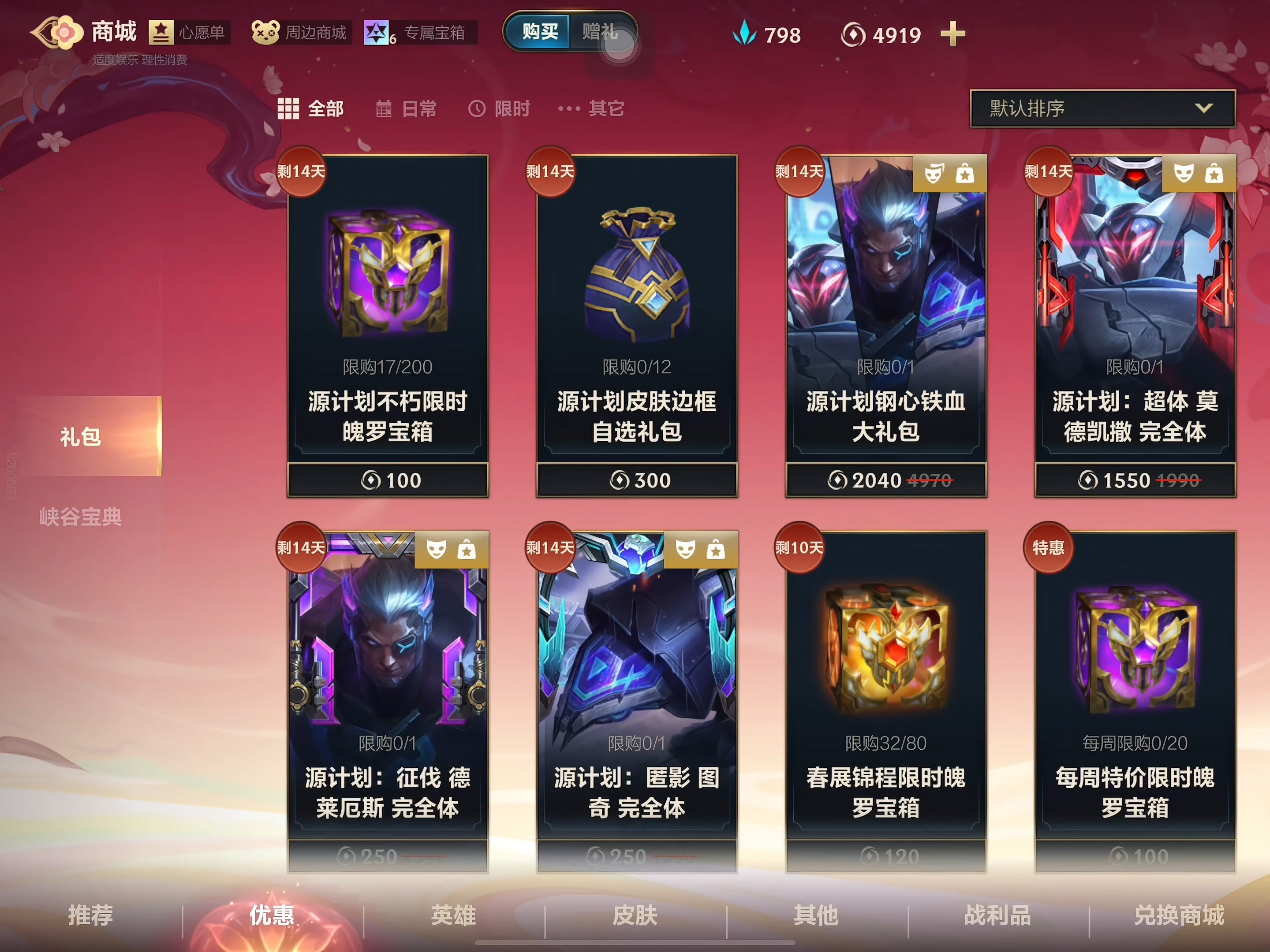Add currency with the plus button
1270x952 pixels.
952,34
